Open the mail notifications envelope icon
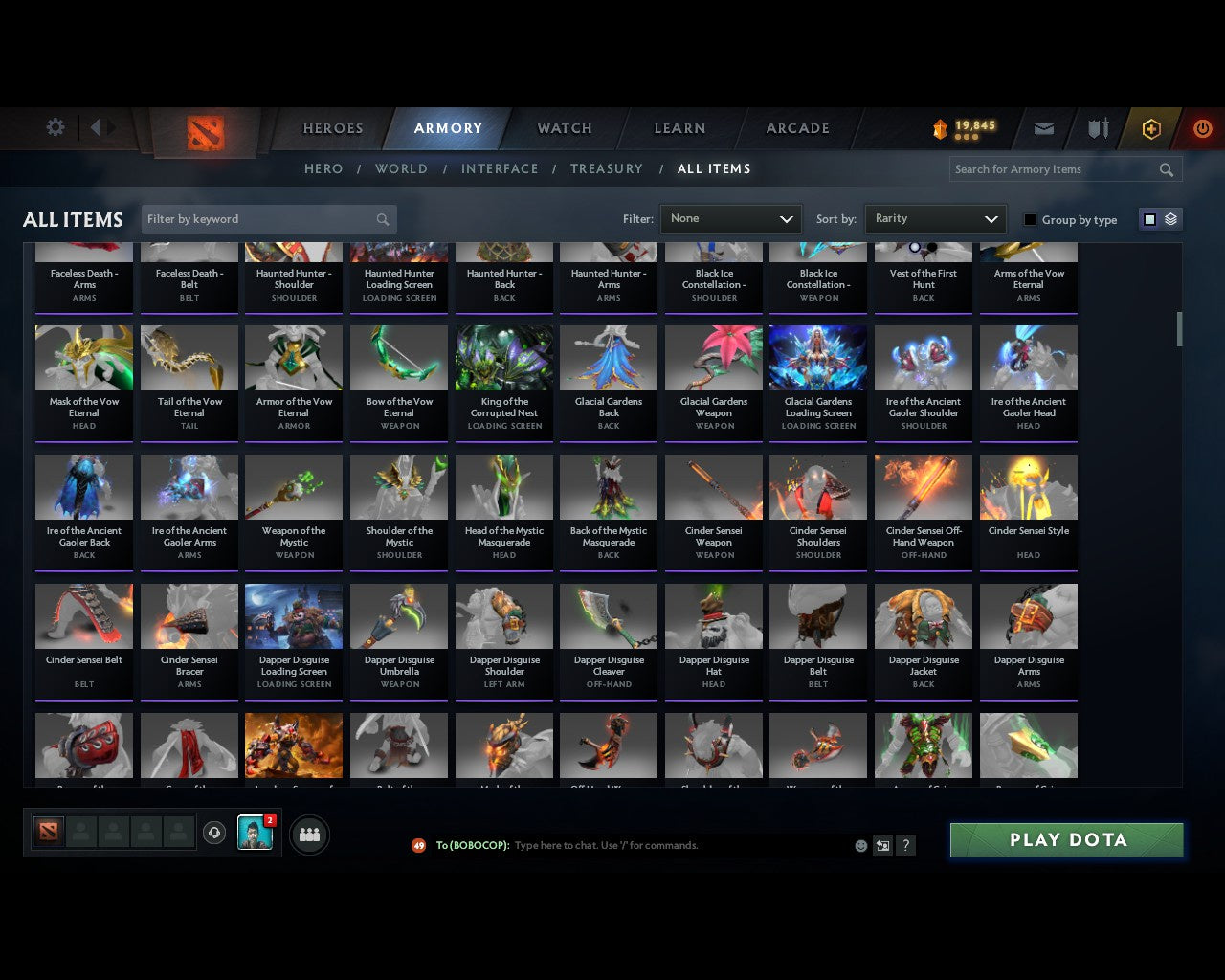 coord(1043,127)
